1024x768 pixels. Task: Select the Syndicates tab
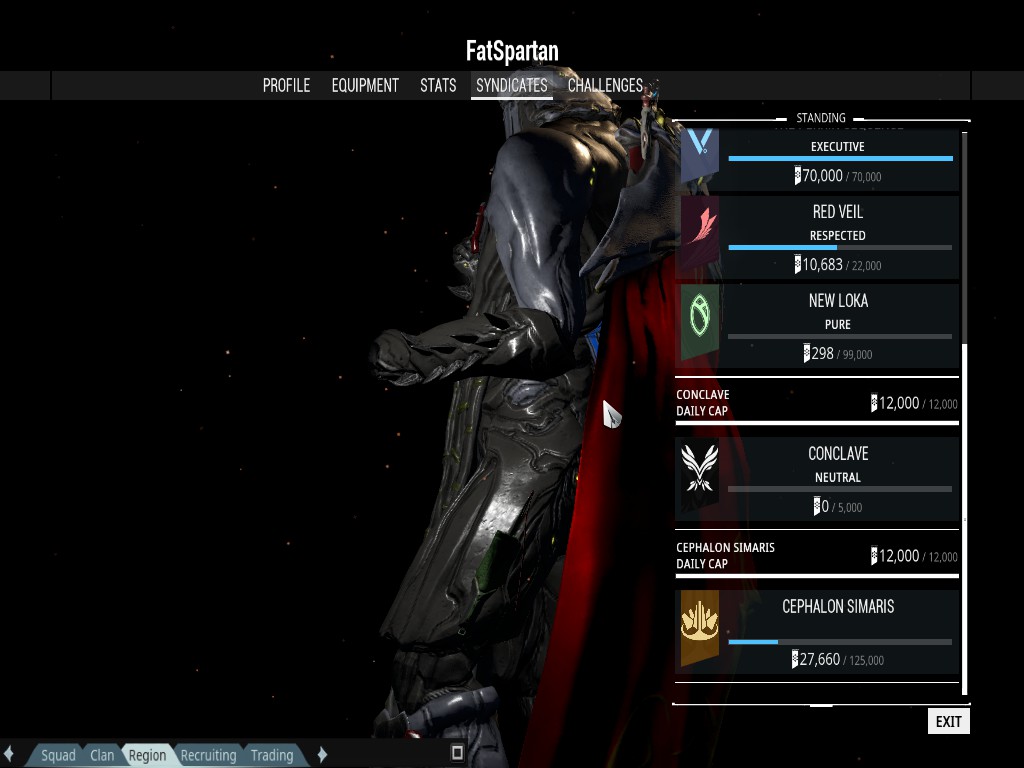click(511, 86)
